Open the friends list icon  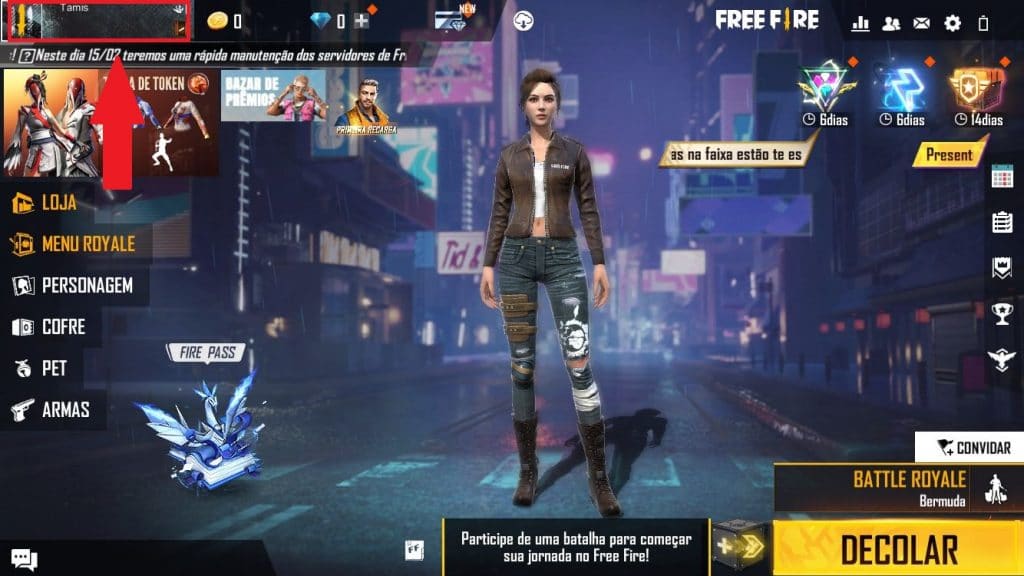890,22
